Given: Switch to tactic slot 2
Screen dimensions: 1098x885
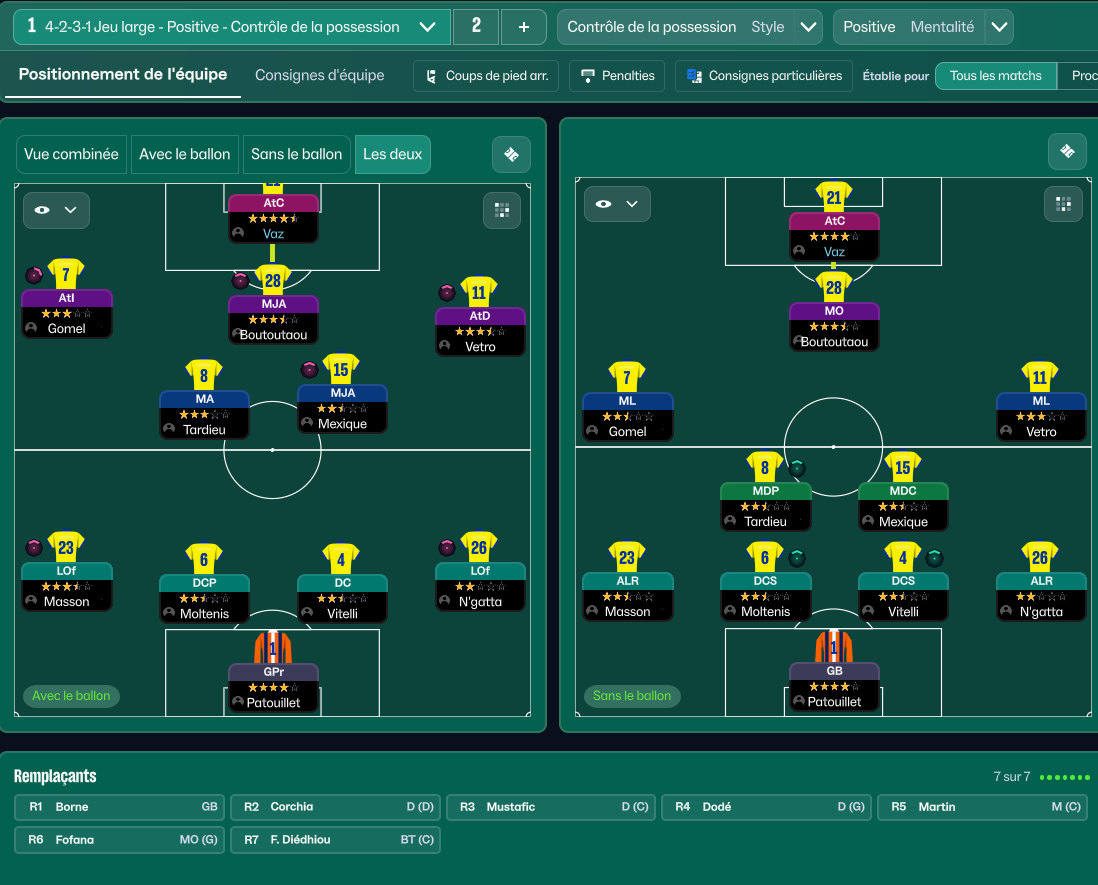Looking at the screenshot, I should 476,27.
